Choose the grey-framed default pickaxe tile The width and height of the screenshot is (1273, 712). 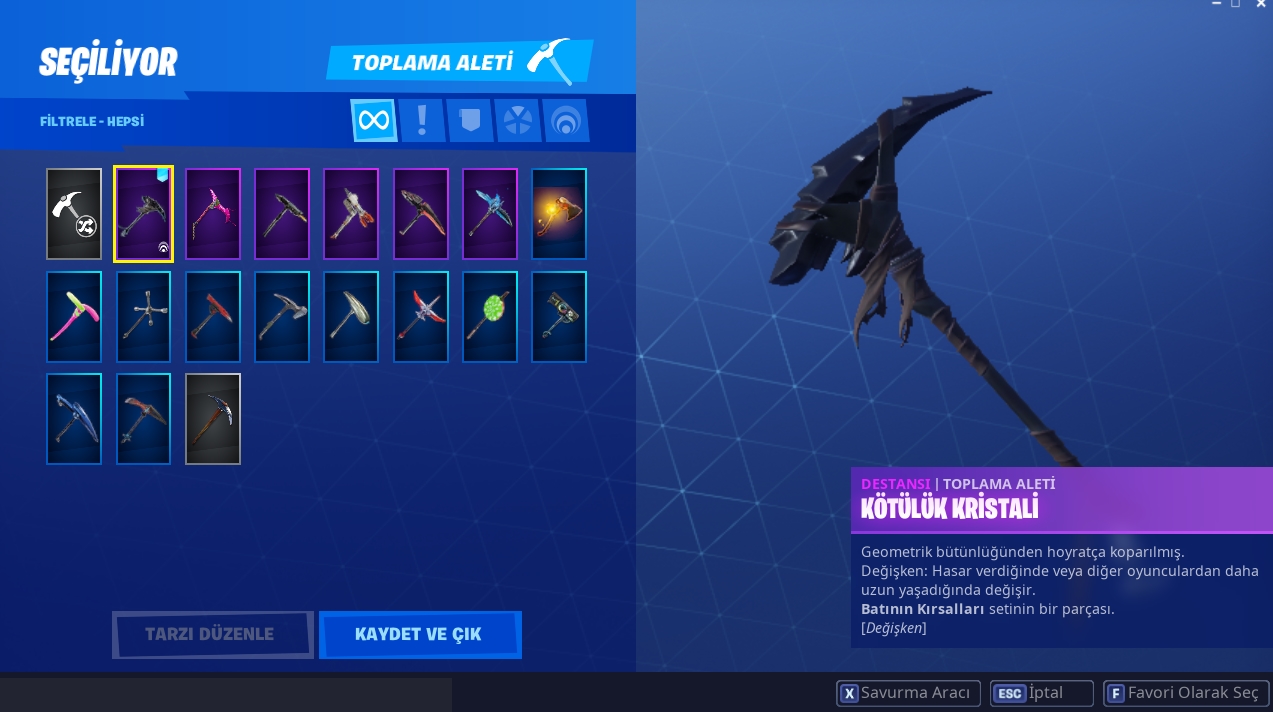[x=213, y=419]
